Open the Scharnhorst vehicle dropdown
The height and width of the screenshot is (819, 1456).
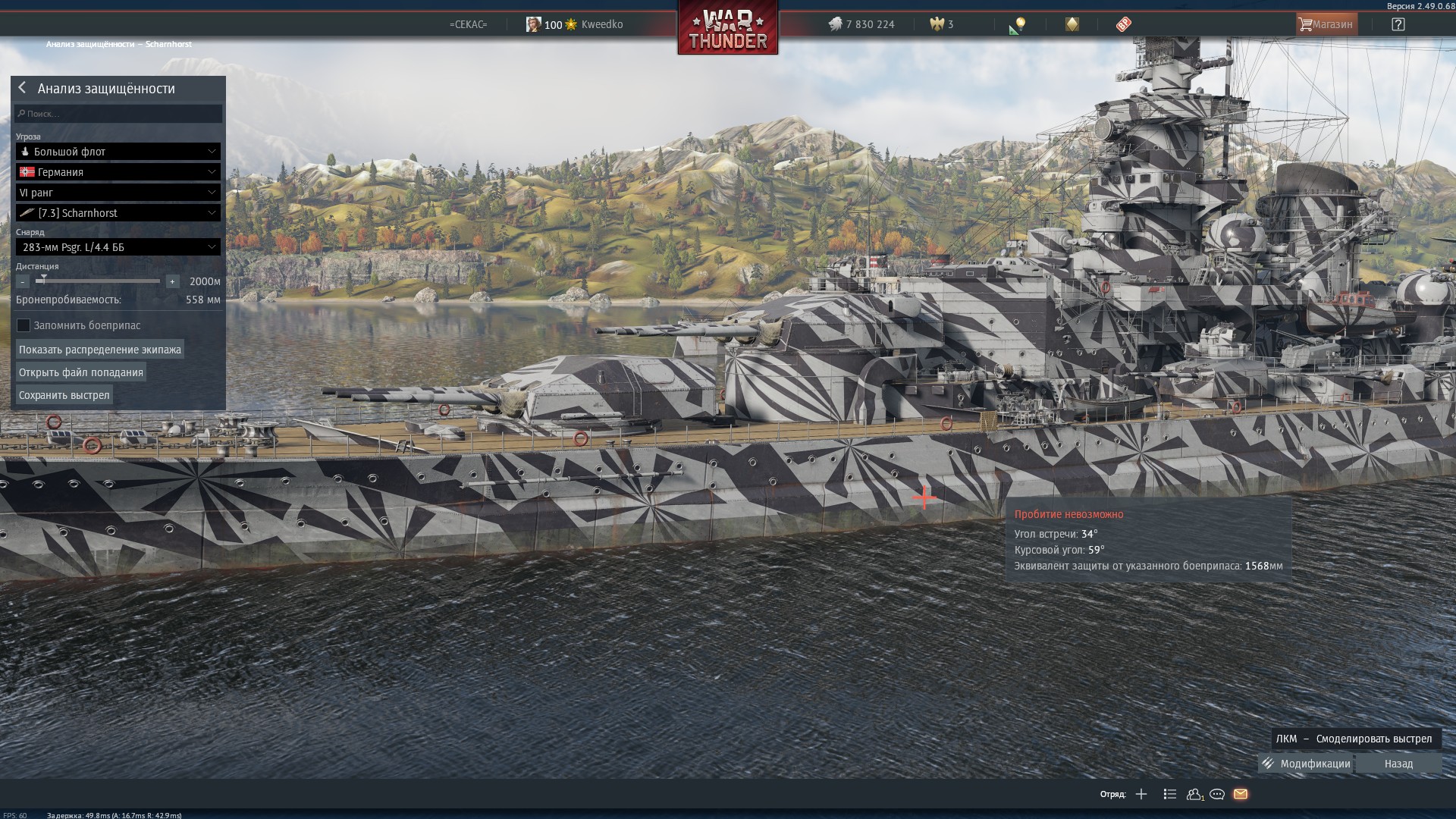[x=118, y=213]
